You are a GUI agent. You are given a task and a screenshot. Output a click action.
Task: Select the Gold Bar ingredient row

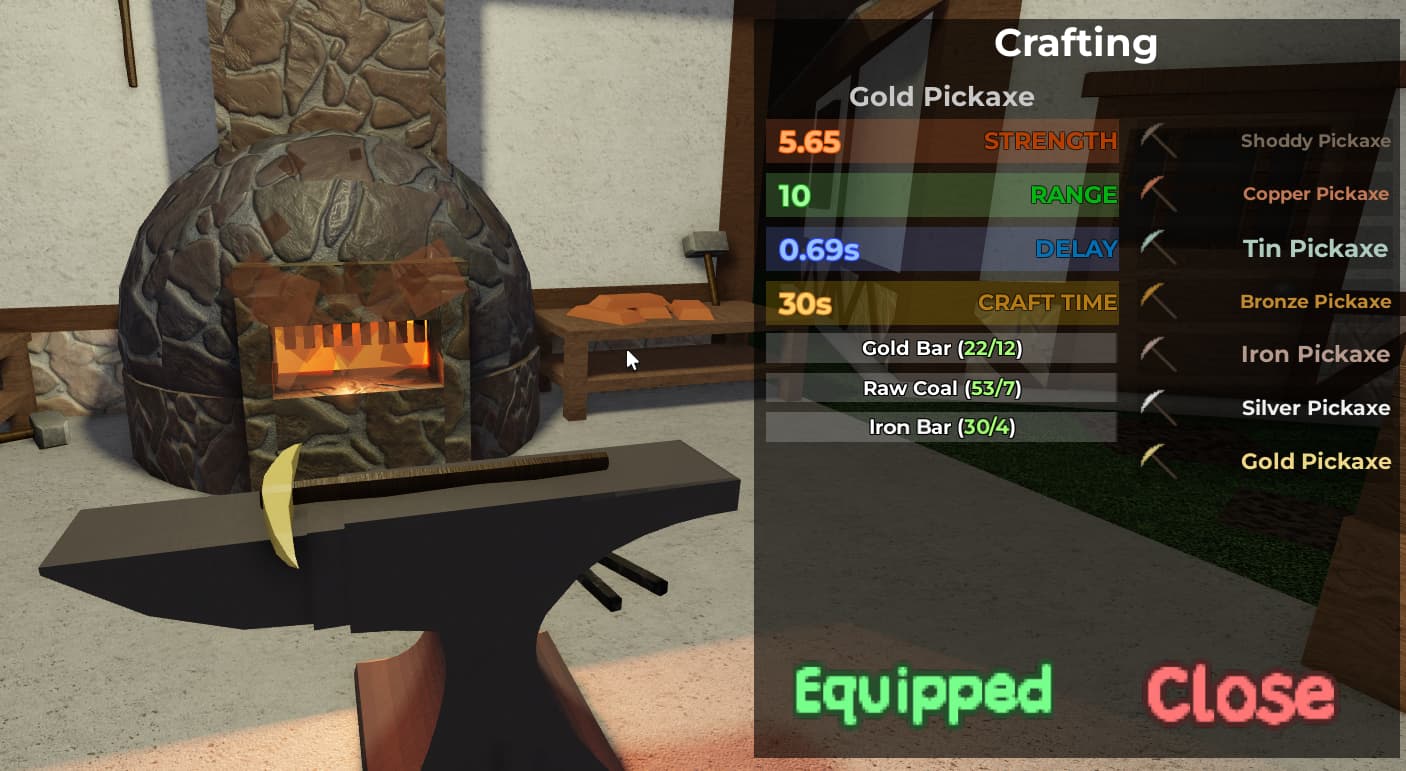click(x=941, y=349)
